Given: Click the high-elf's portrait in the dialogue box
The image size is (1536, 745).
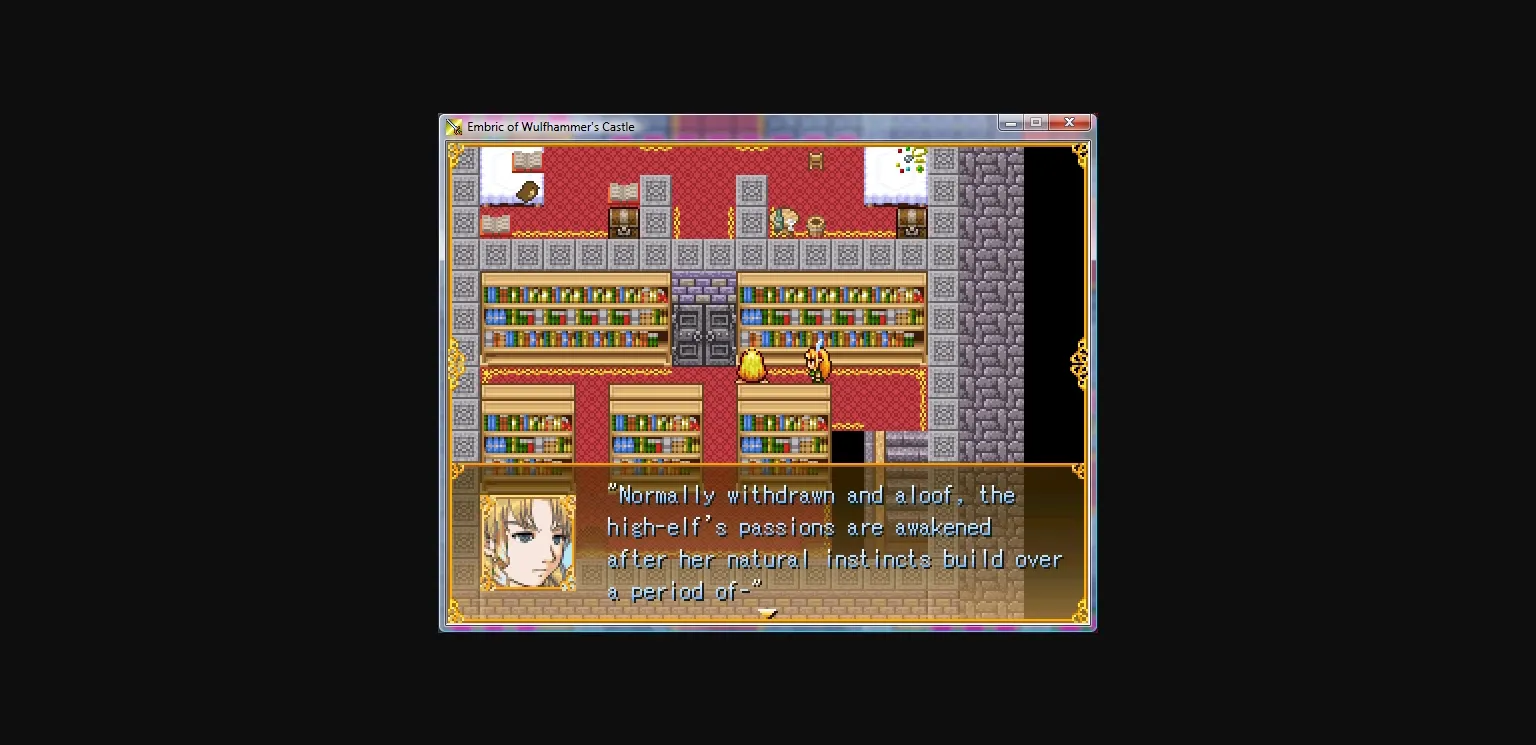Looking at the screenshot, I should coord(528,543).
